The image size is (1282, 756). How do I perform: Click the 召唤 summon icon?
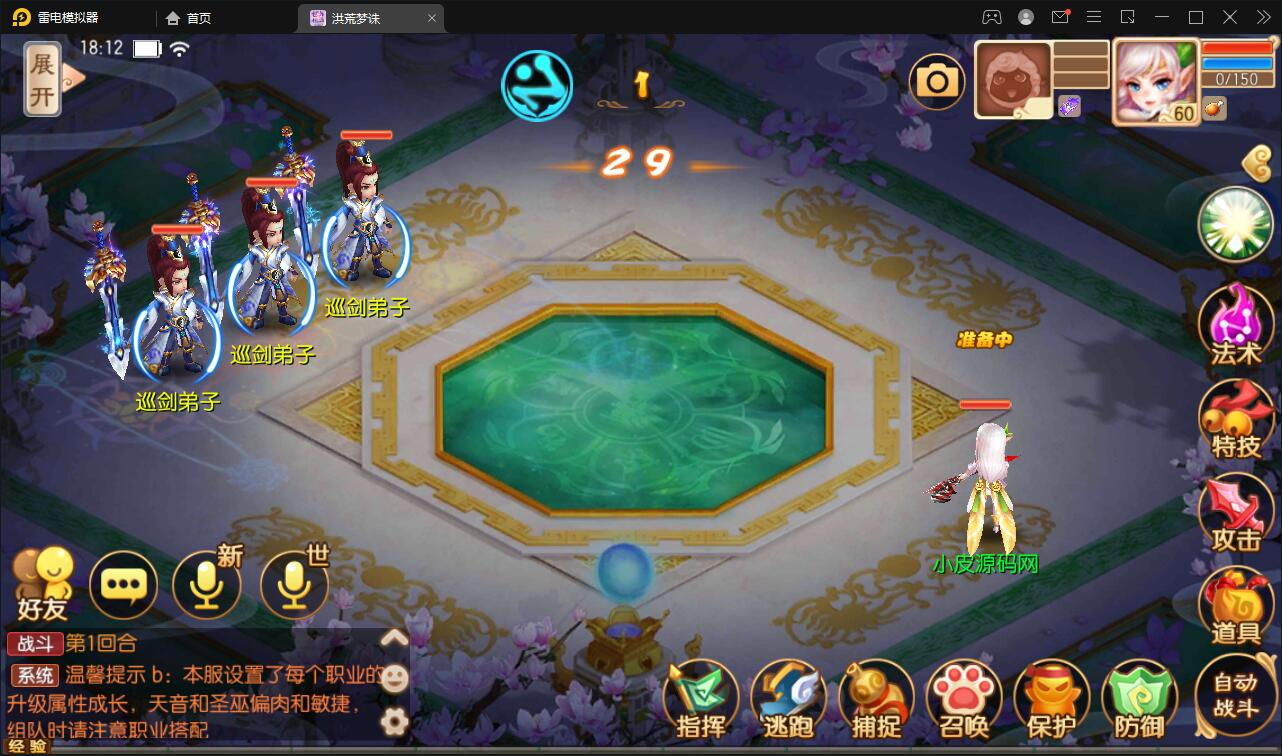click(962, 698)
